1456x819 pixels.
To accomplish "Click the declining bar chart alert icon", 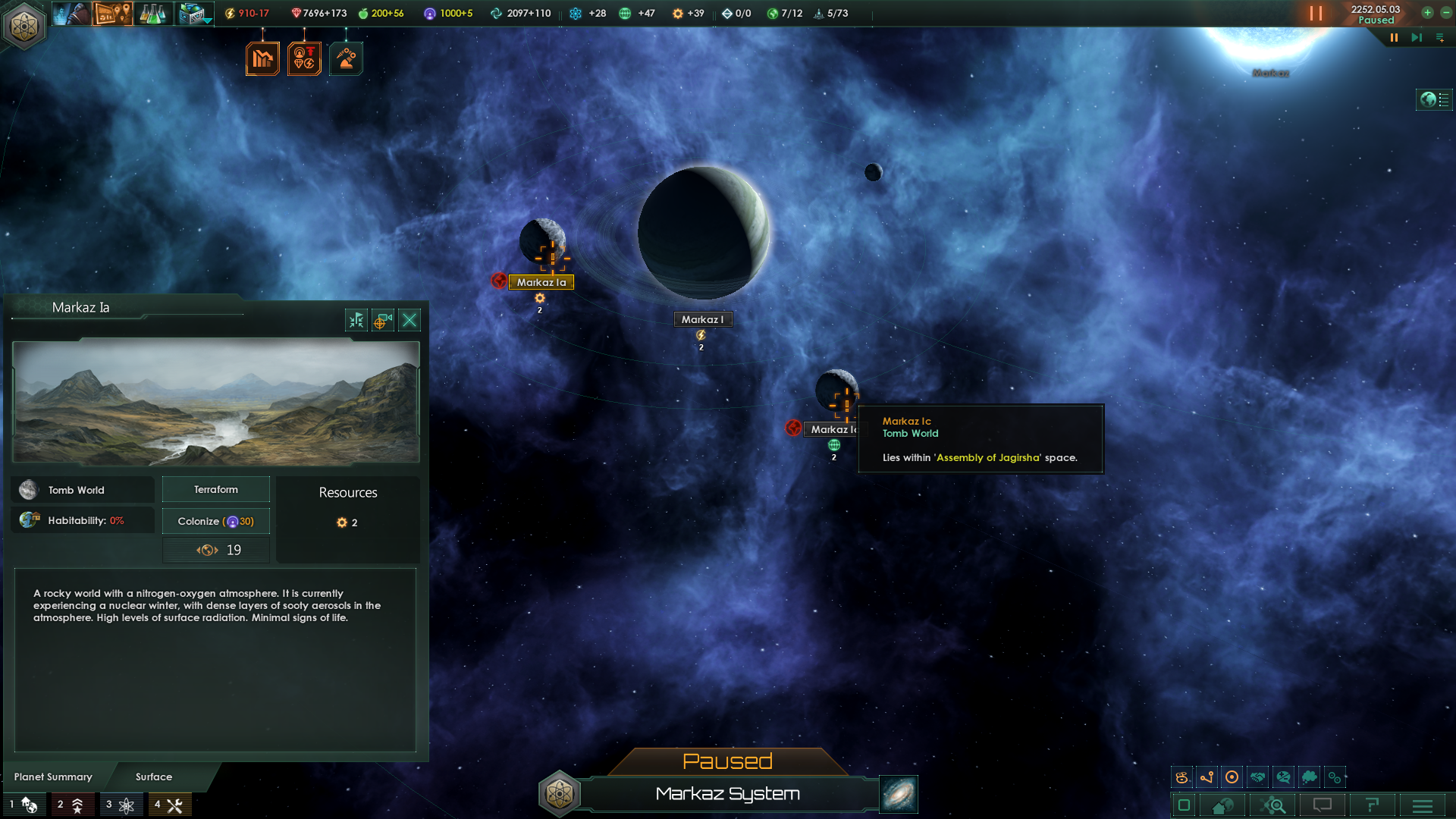I will pos(262,58).
